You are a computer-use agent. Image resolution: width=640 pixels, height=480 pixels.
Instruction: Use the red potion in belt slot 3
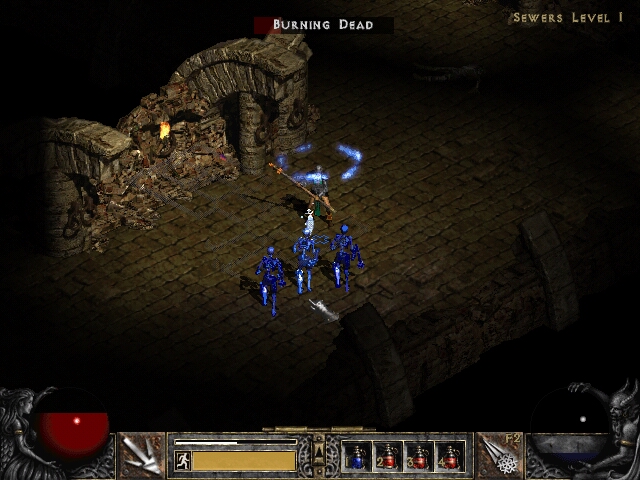(x=419, y=456)
